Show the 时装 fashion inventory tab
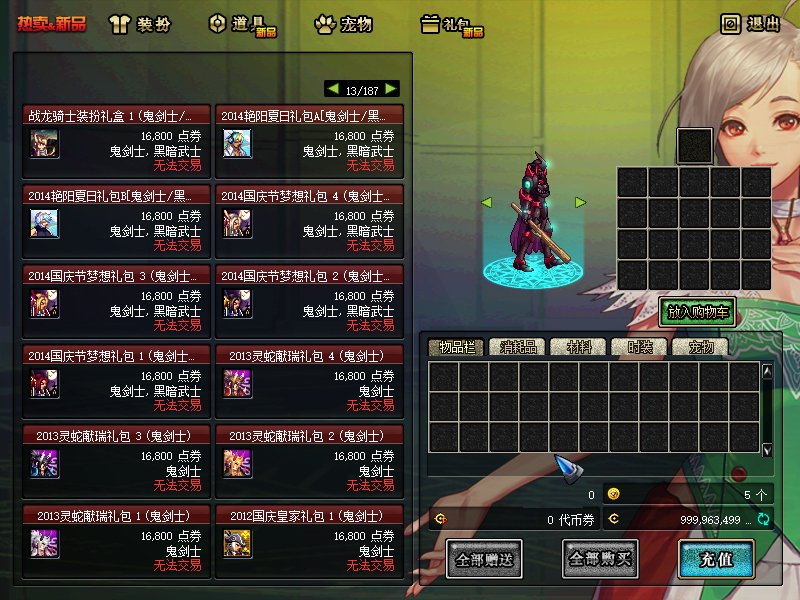 pos(638,347)
